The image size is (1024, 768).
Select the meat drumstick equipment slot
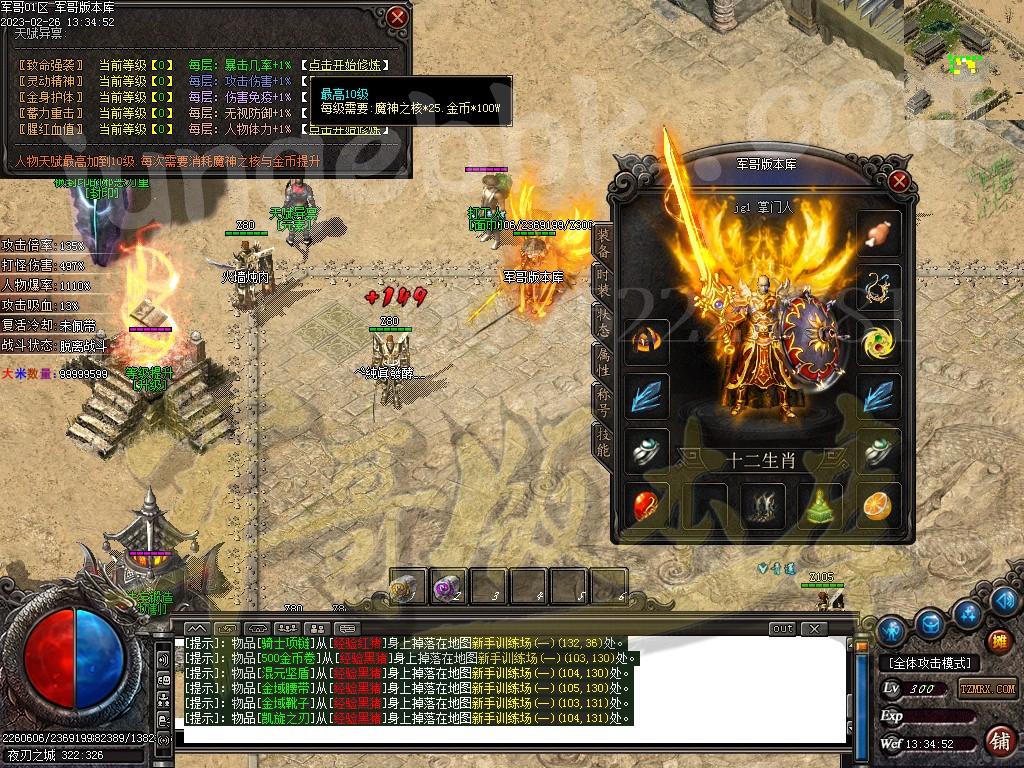point(879,234)
